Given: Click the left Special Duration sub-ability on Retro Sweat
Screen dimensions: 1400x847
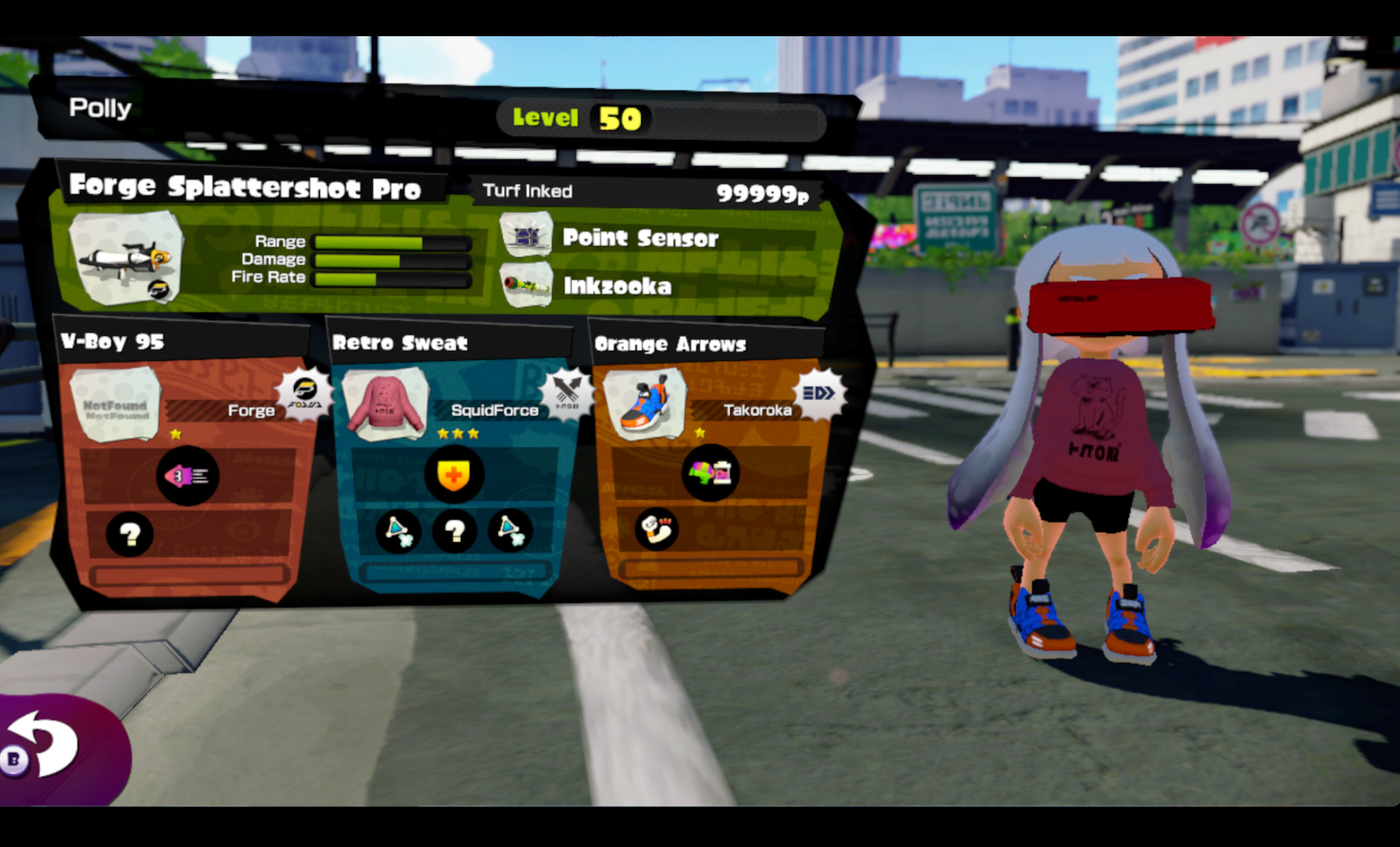Looking at the screenshot, I should 396,530.
